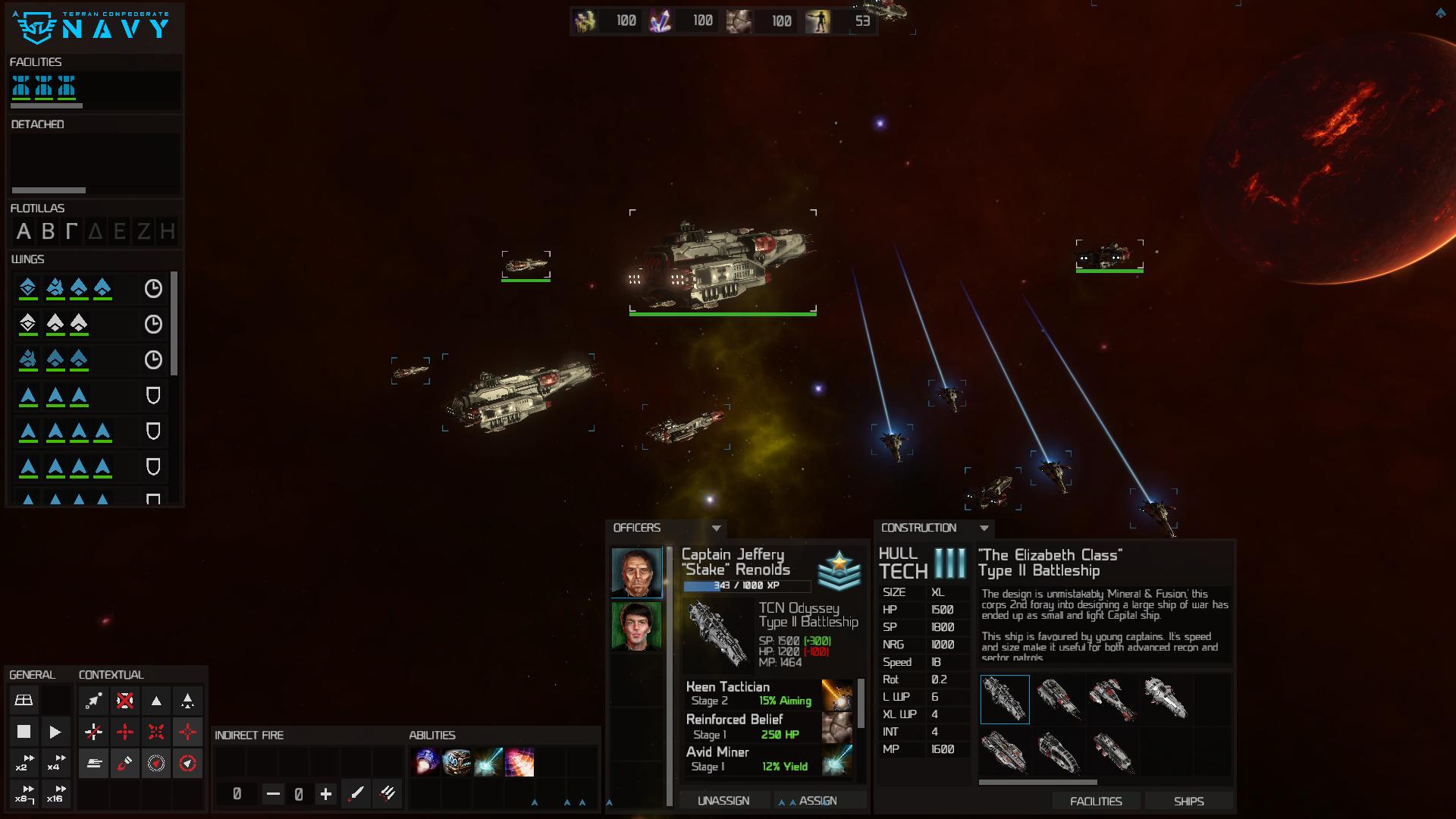Click the red crossed-out hold fire command

point(125,700)
